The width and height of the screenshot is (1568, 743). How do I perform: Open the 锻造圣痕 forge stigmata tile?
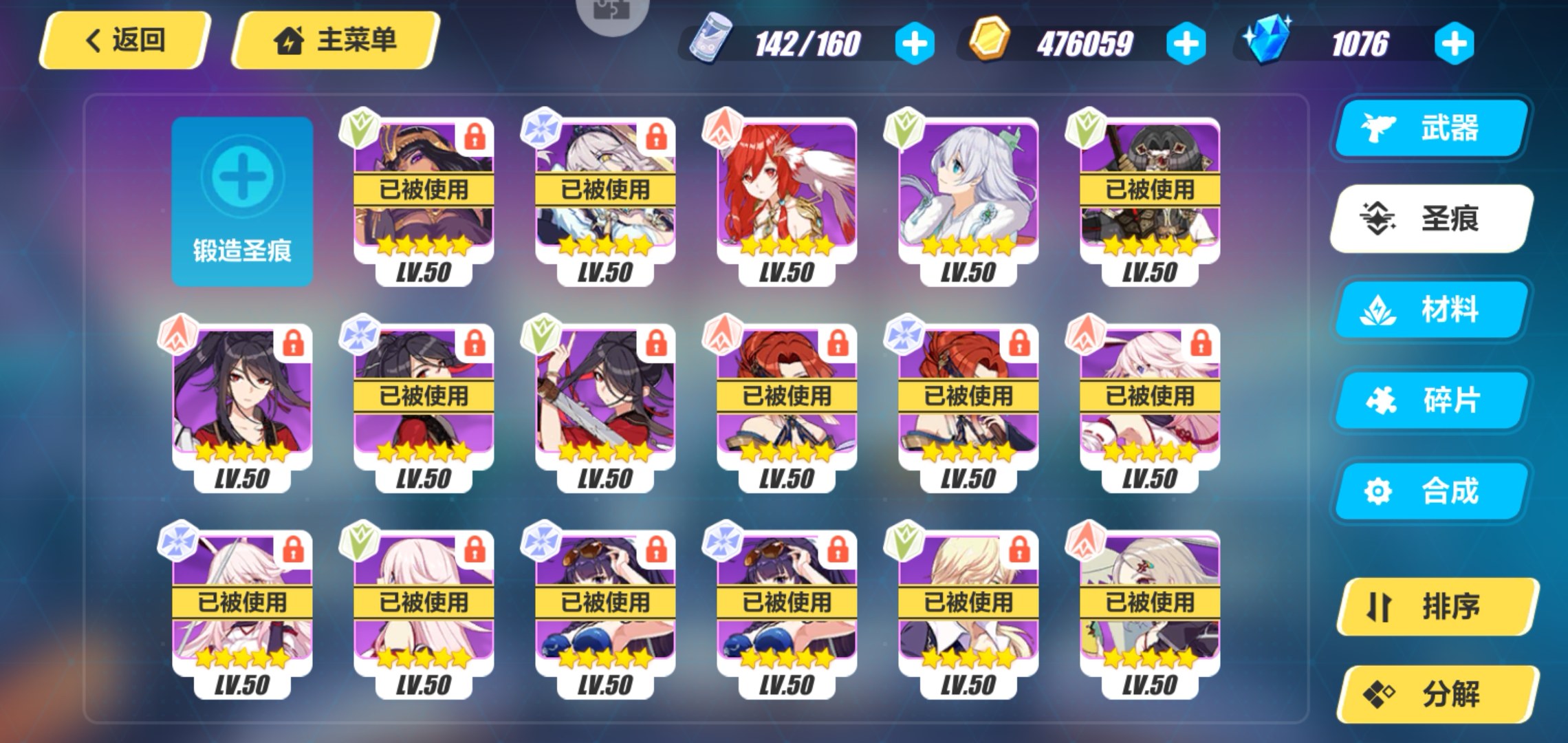(x=241, y=201)
